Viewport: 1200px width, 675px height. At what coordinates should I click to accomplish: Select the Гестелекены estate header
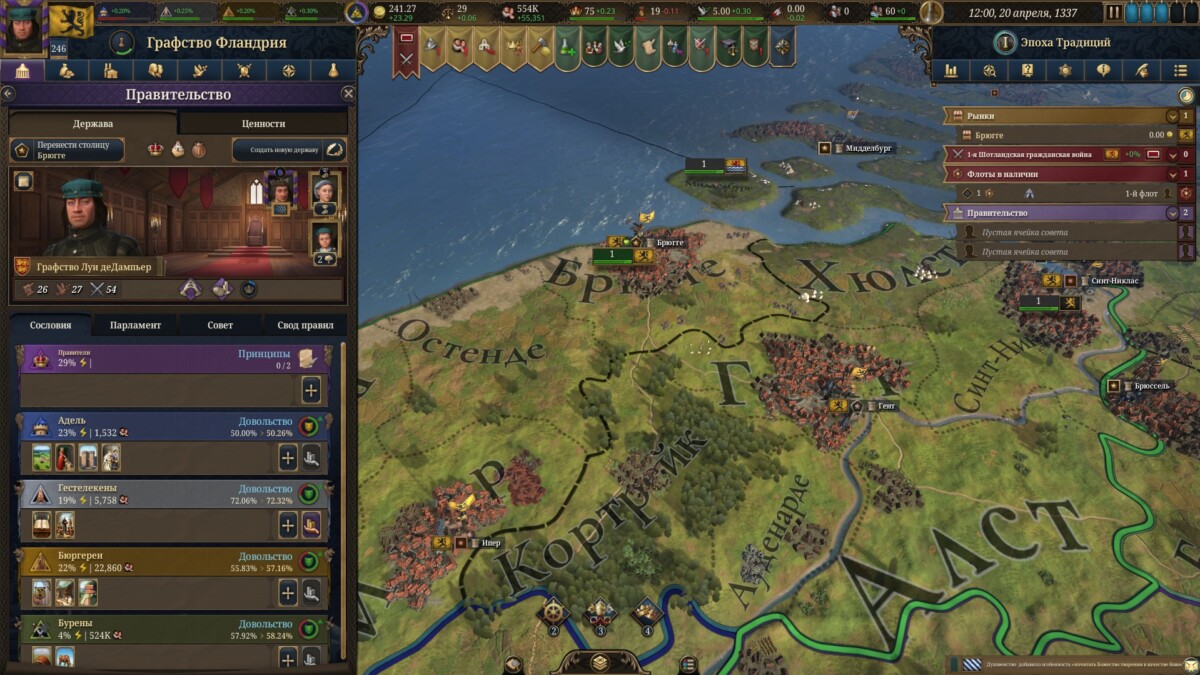tap(130, 493)
